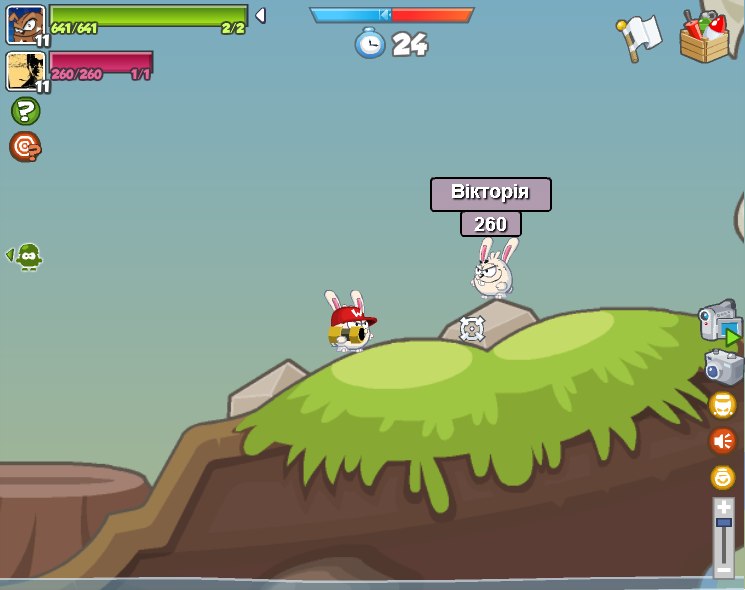
Task: Select the black-haired opponent avatar
Action: click(x=25, y=71)
